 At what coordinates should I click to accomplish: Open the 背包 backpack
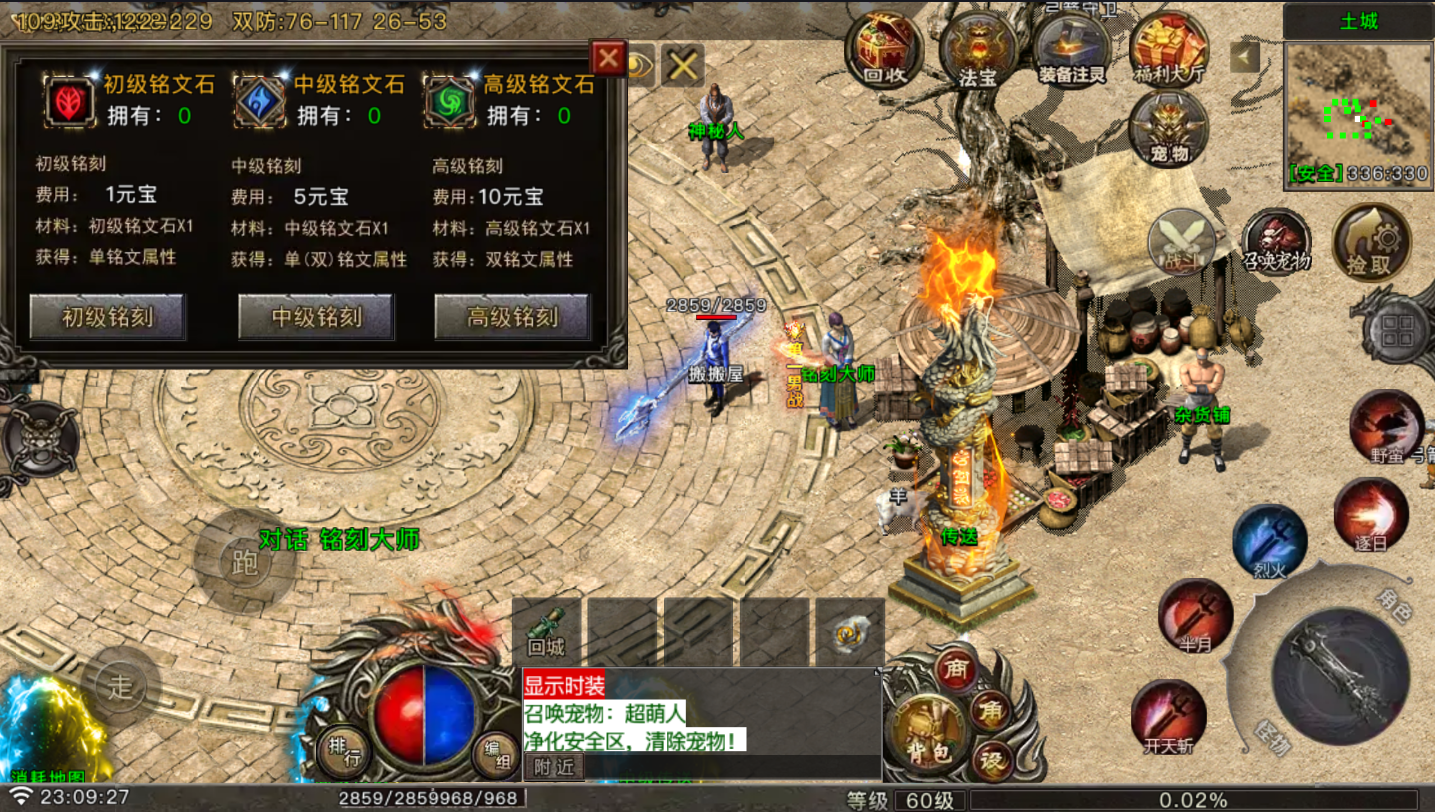tap(926, 732)
